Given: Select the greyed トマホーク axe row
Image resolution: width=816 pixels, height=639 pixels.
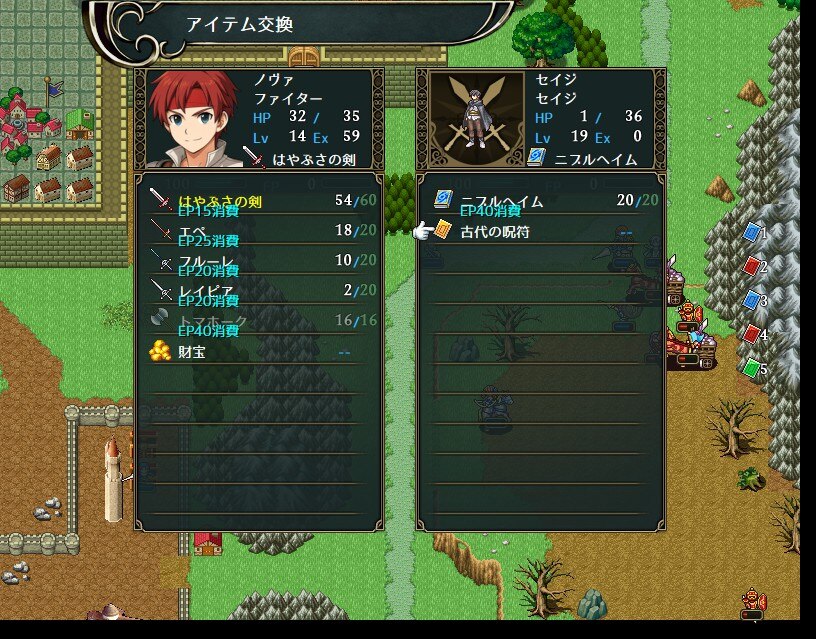Looking at the screenshot, I should point(258,321).
